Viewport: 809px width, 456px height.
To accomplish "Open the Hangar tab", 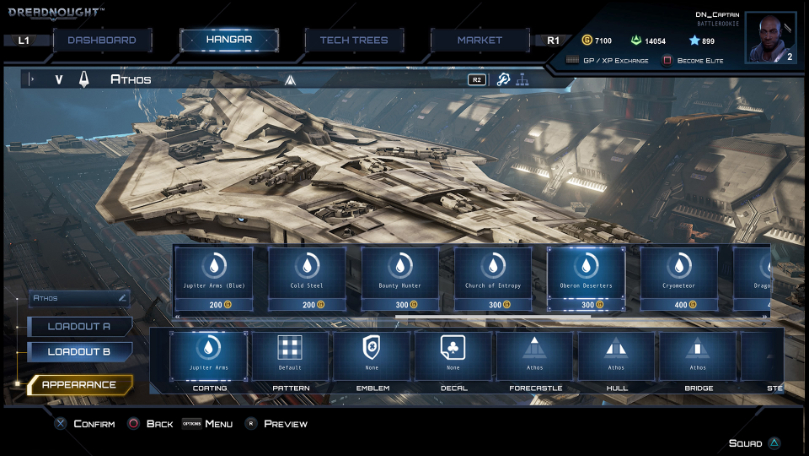I will pos(229,40).
